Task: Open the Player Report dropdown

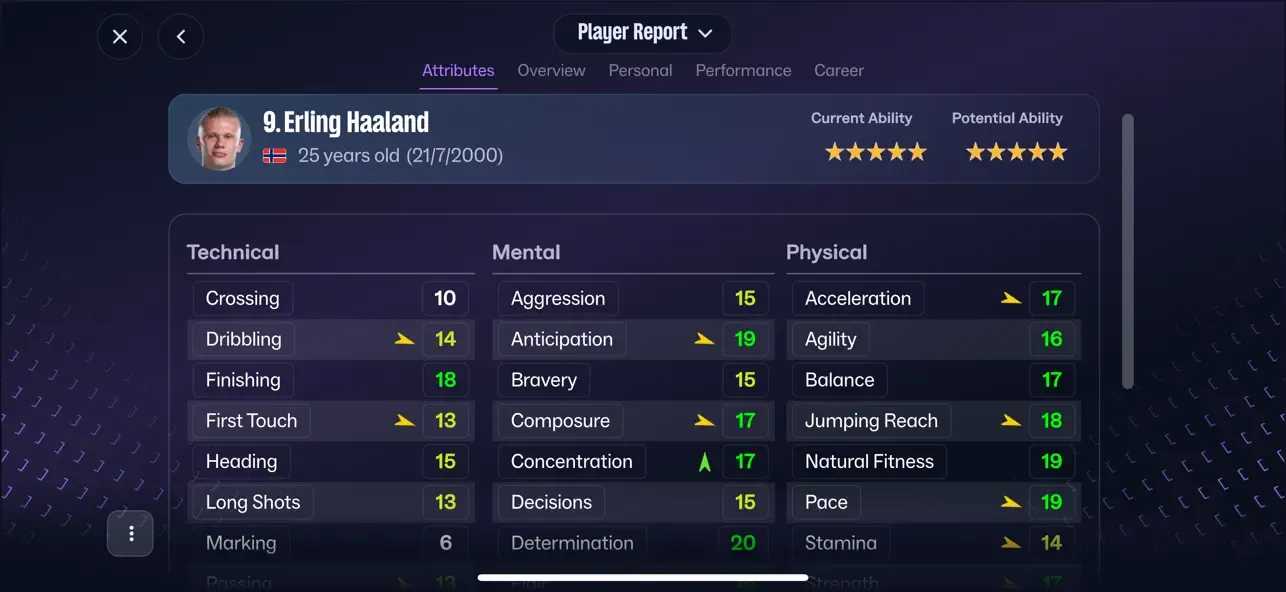Action: (643, 33)
